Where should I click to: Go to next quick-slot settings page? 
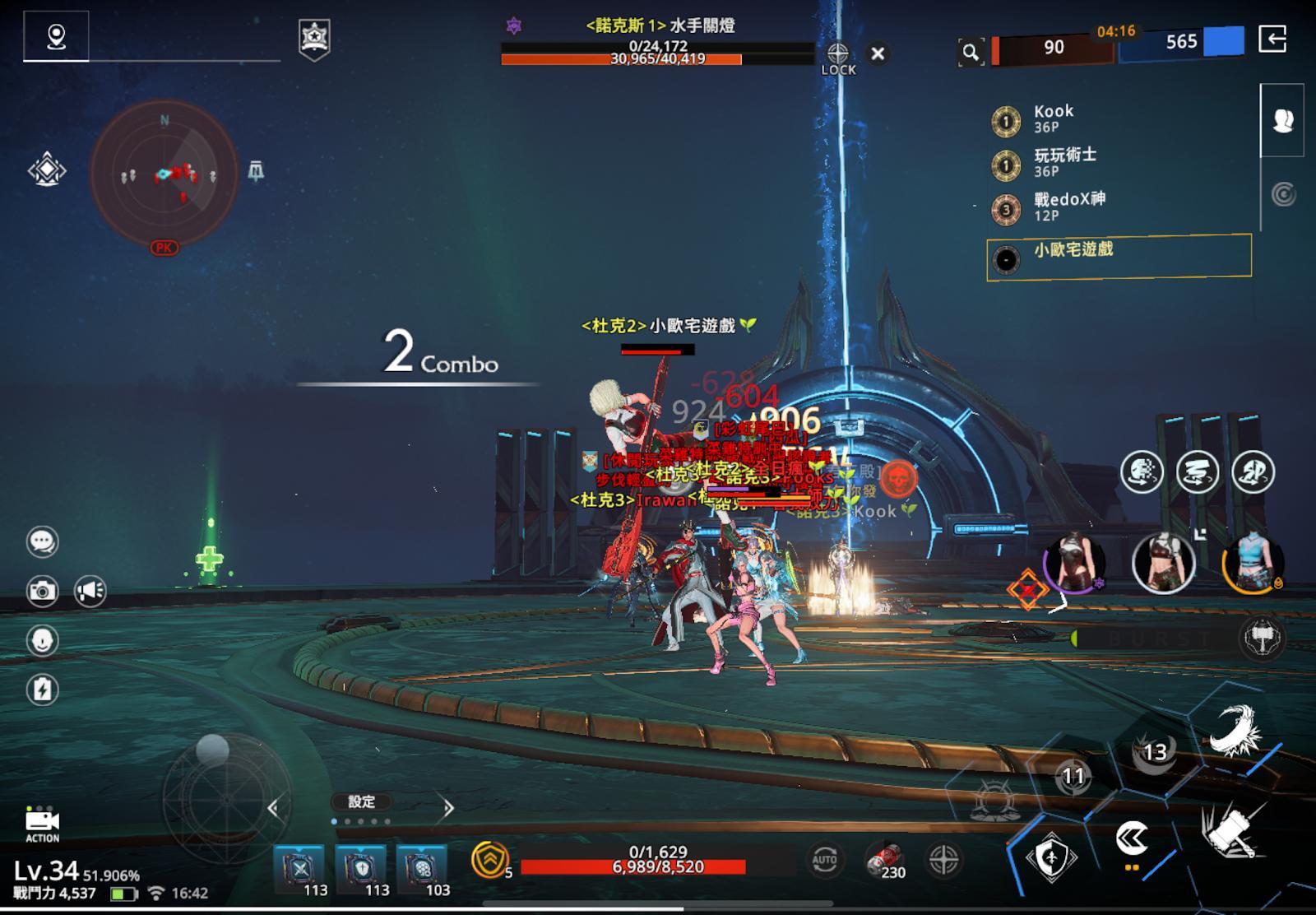click(x=448, y=808)
